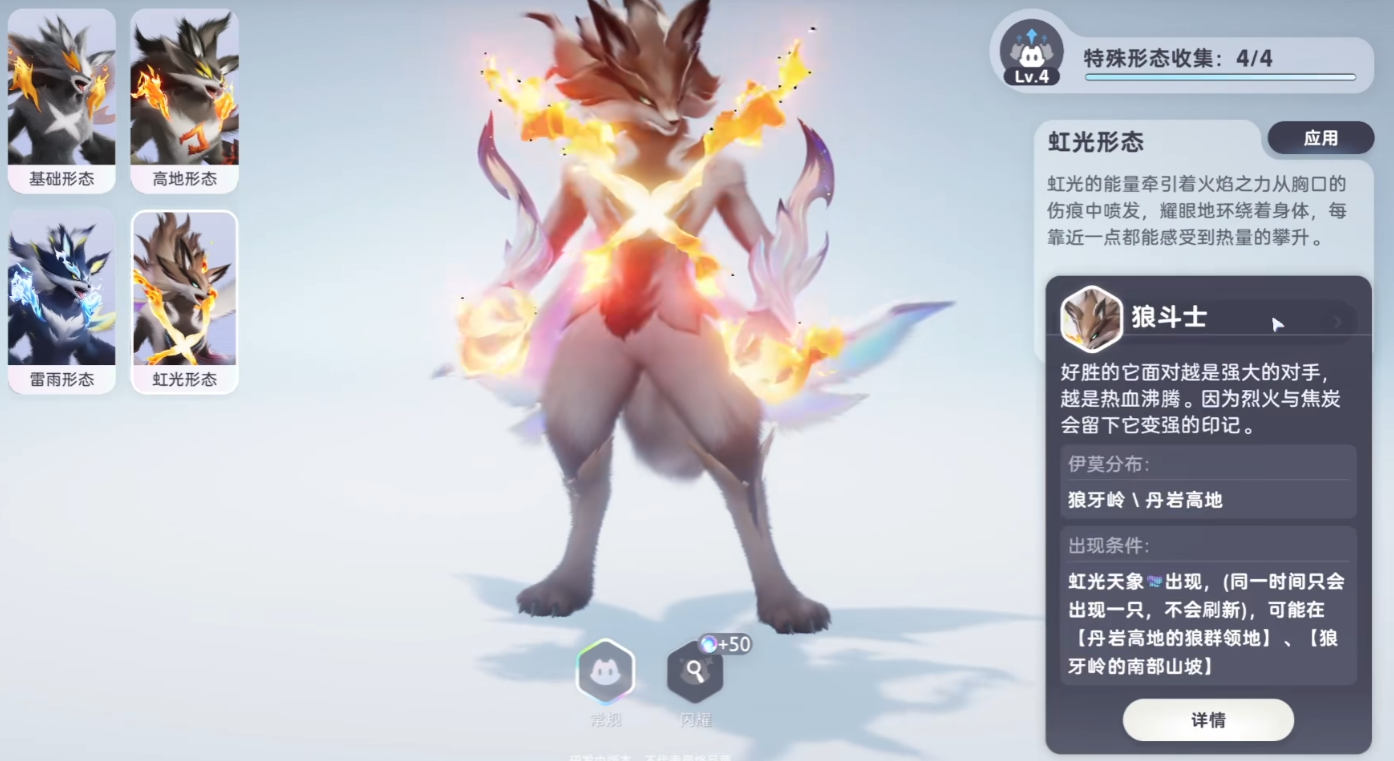Click the Lv.4 collection level icon
This screenshot has width=1394, height=761.
[1031, 53]
